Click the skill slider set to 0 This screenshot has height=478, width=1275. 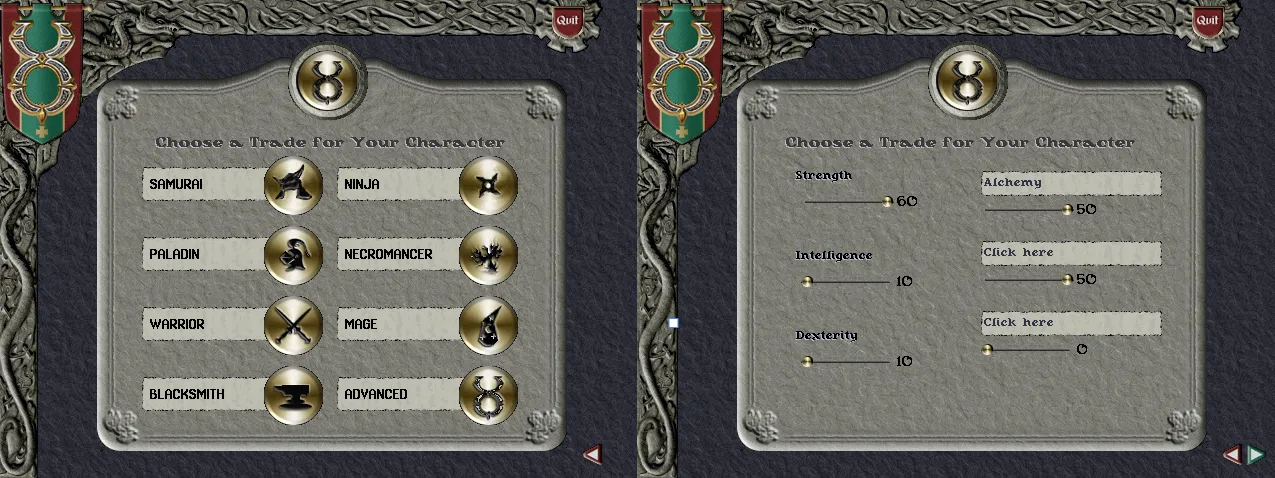pyautogui.click(x=987, y=349)
